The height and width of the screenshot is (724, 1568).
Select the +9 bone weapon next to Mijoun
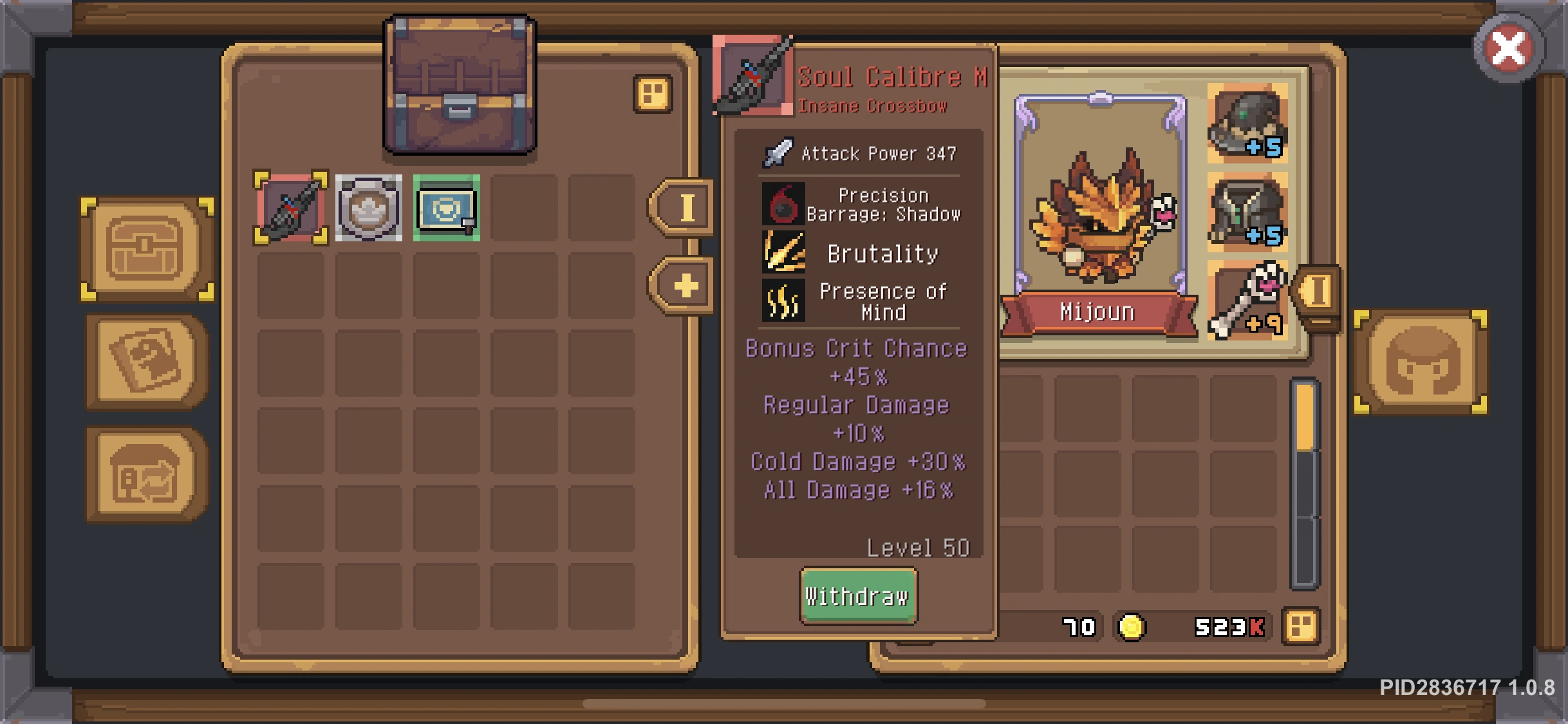pyautogui.click(x=1247, y=301)
